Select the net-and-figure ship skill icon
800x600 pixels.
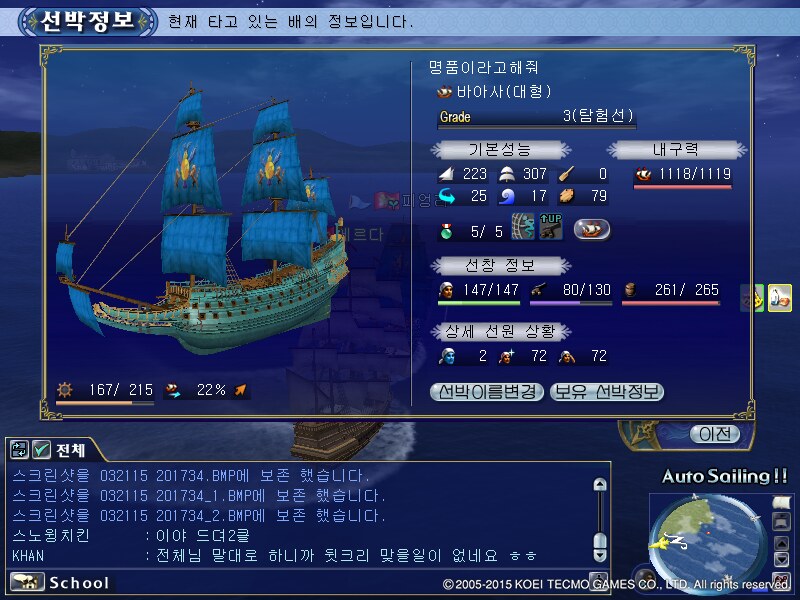pyautogui.click(x=523, y=228)
